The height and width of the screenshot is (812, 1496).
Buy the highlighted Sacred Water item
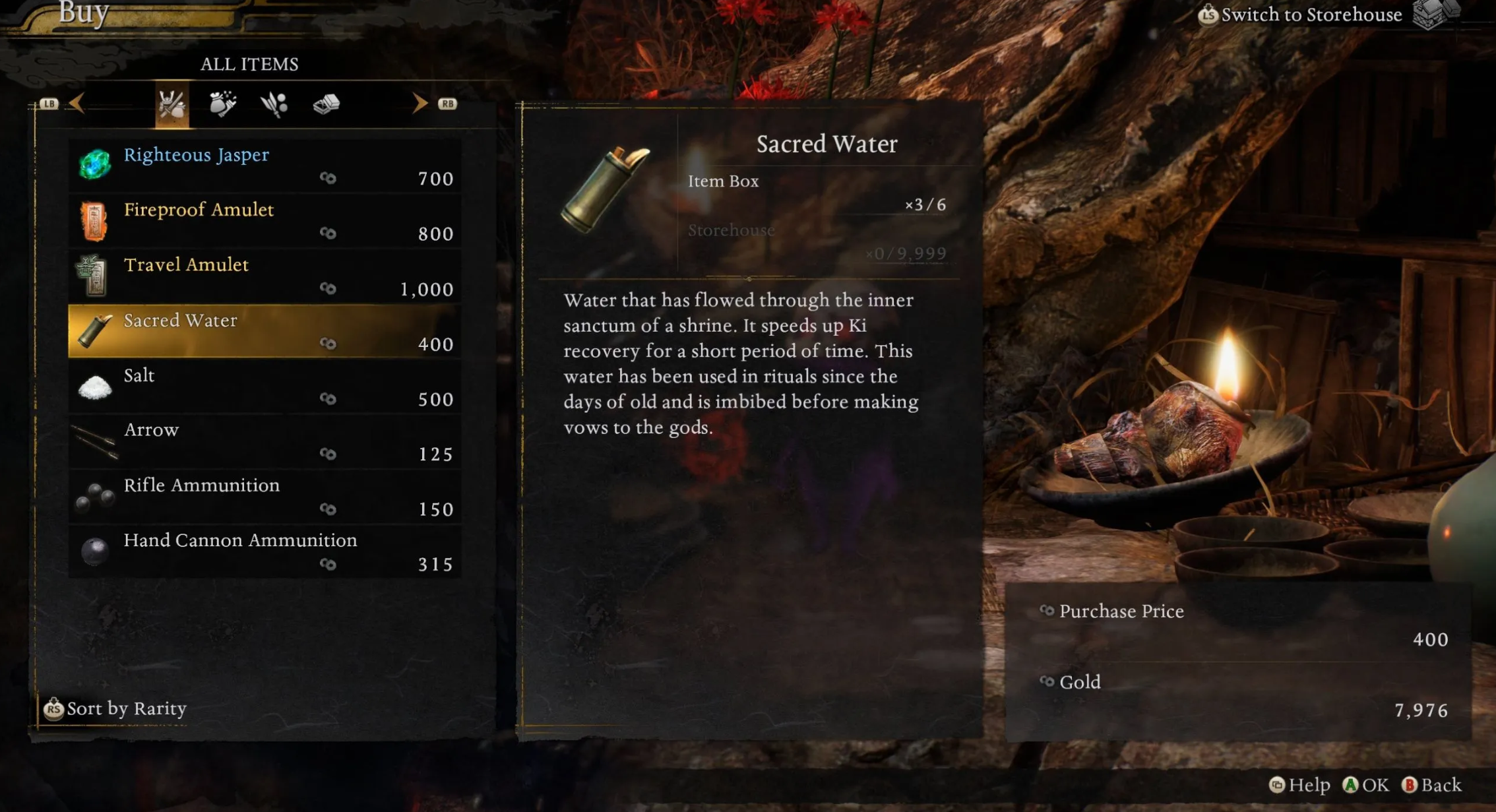(264, 331)
